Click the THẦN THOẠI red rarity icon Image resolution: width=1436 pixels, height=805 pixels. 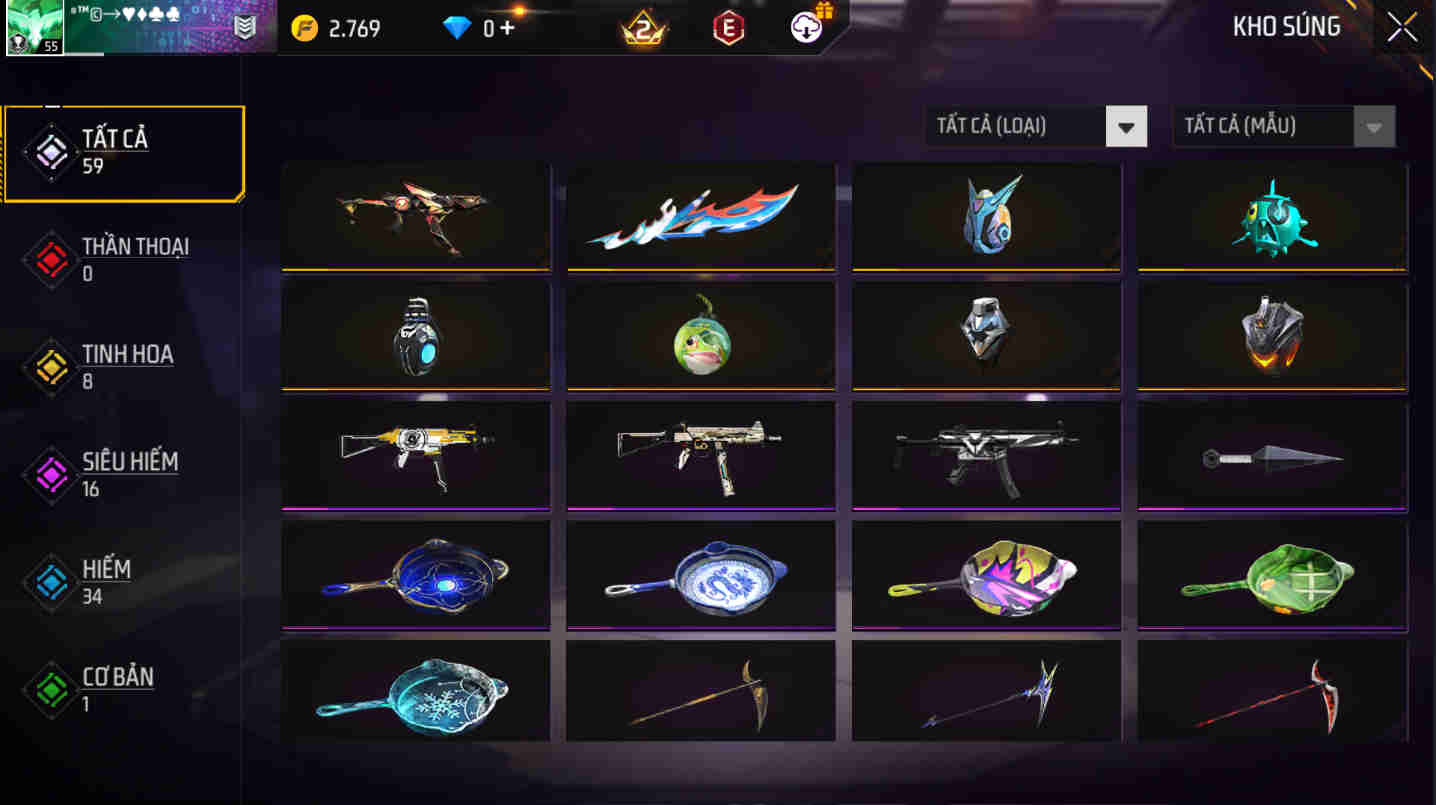(x=50, y=258)
